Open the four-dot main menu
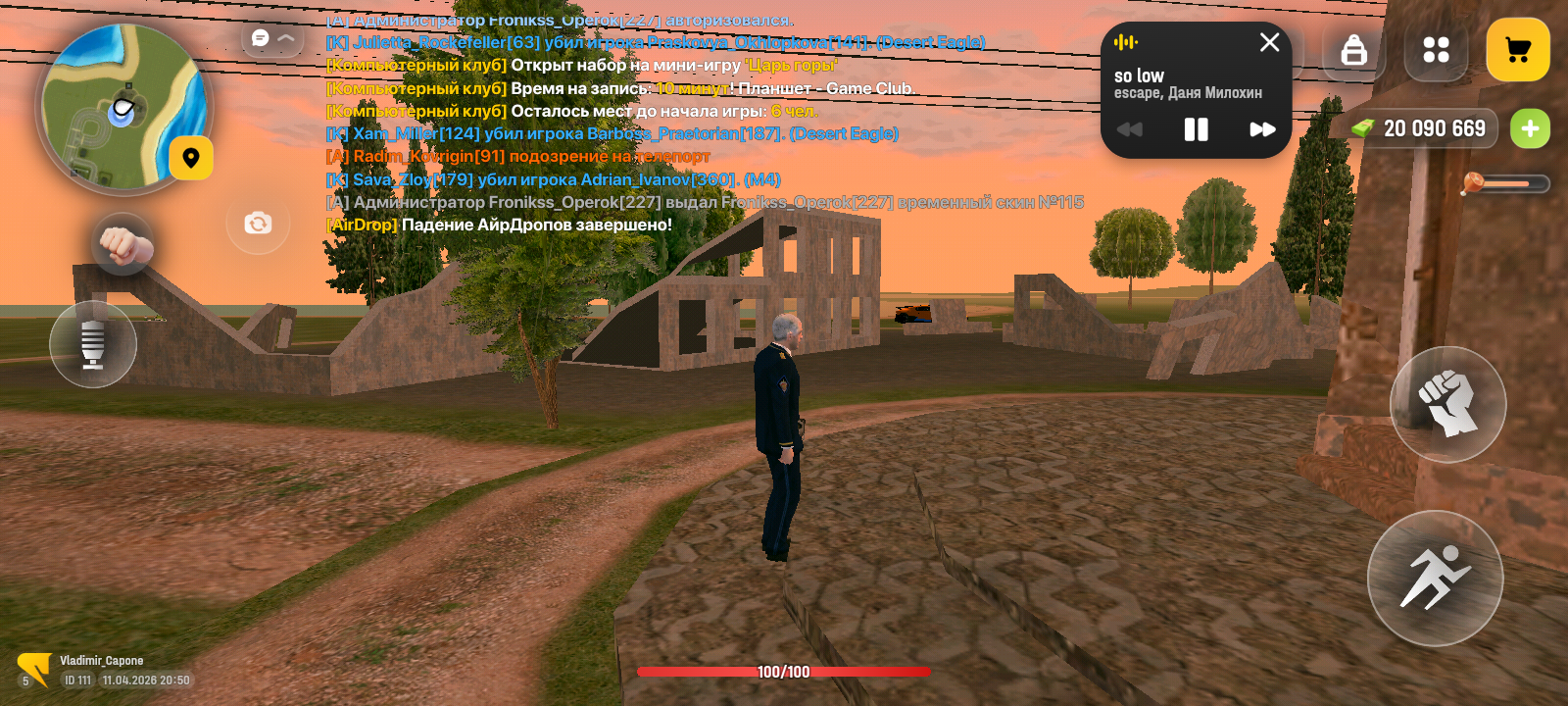Viewport: 1568px width, 706px height. pos(1436,50)
